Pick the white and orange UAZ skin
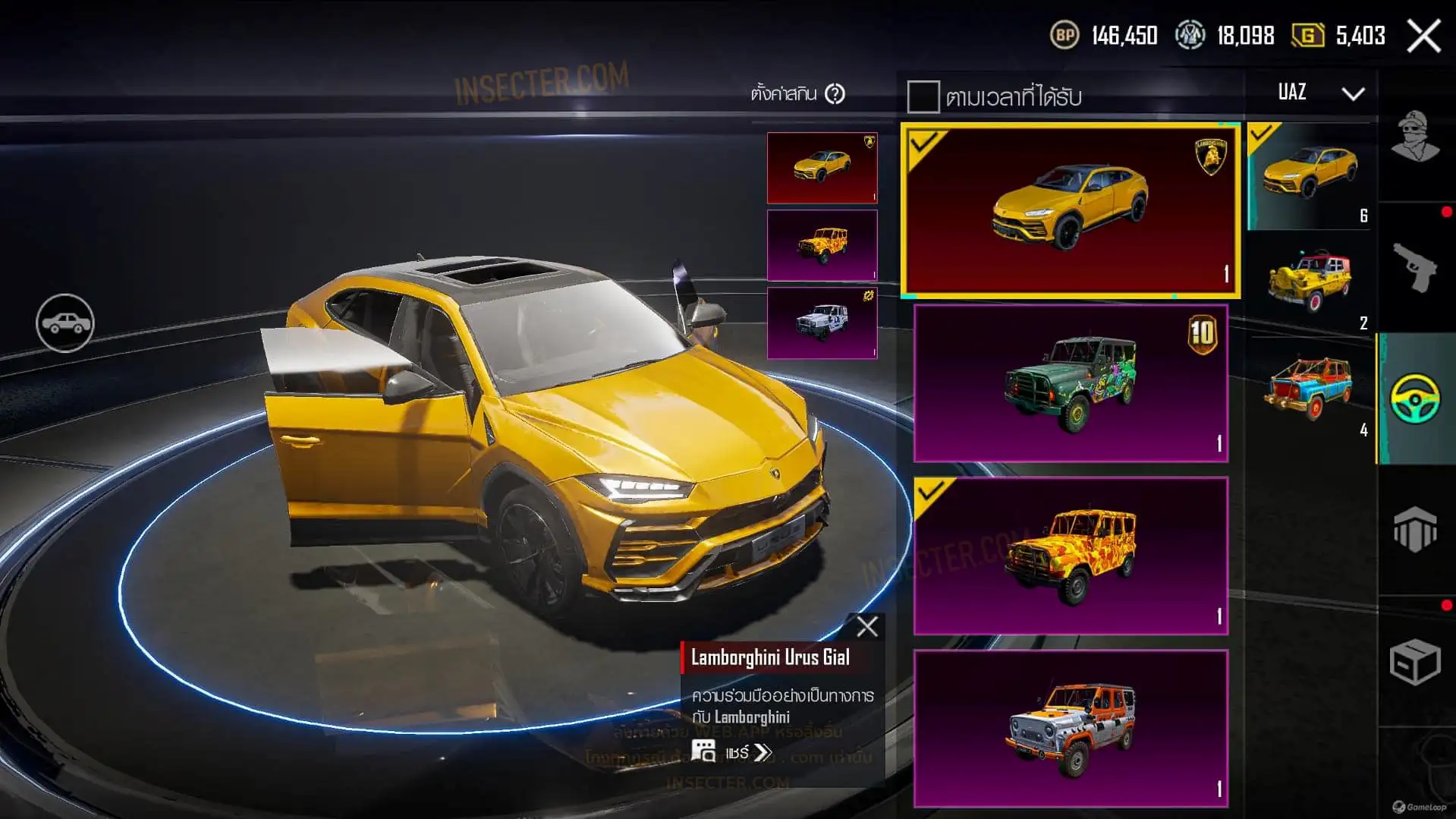Image resolution: width=1456 pixels, height=819 pixels. [x=1070, y=728]
